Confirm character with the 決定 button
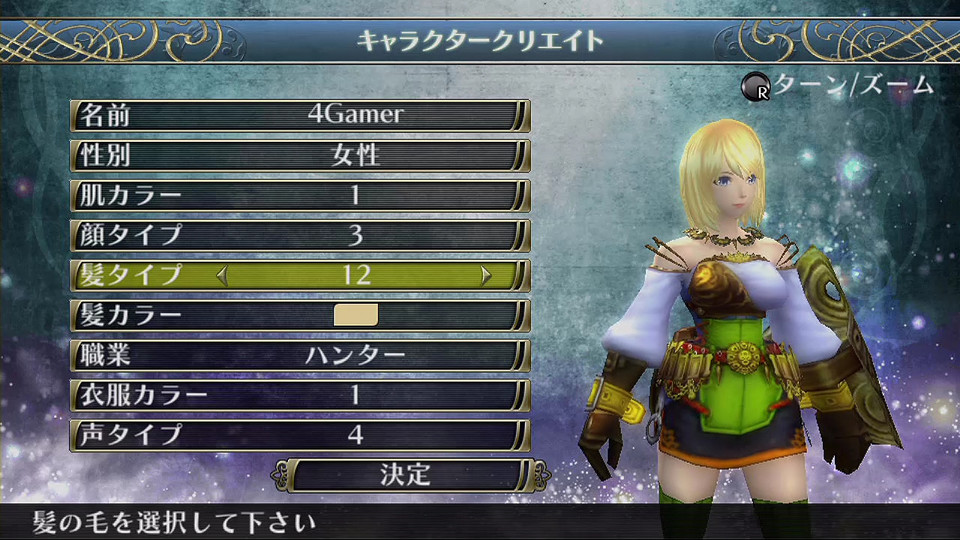The height and width of the screenshot is (540, 960). [x=405, y=474]
